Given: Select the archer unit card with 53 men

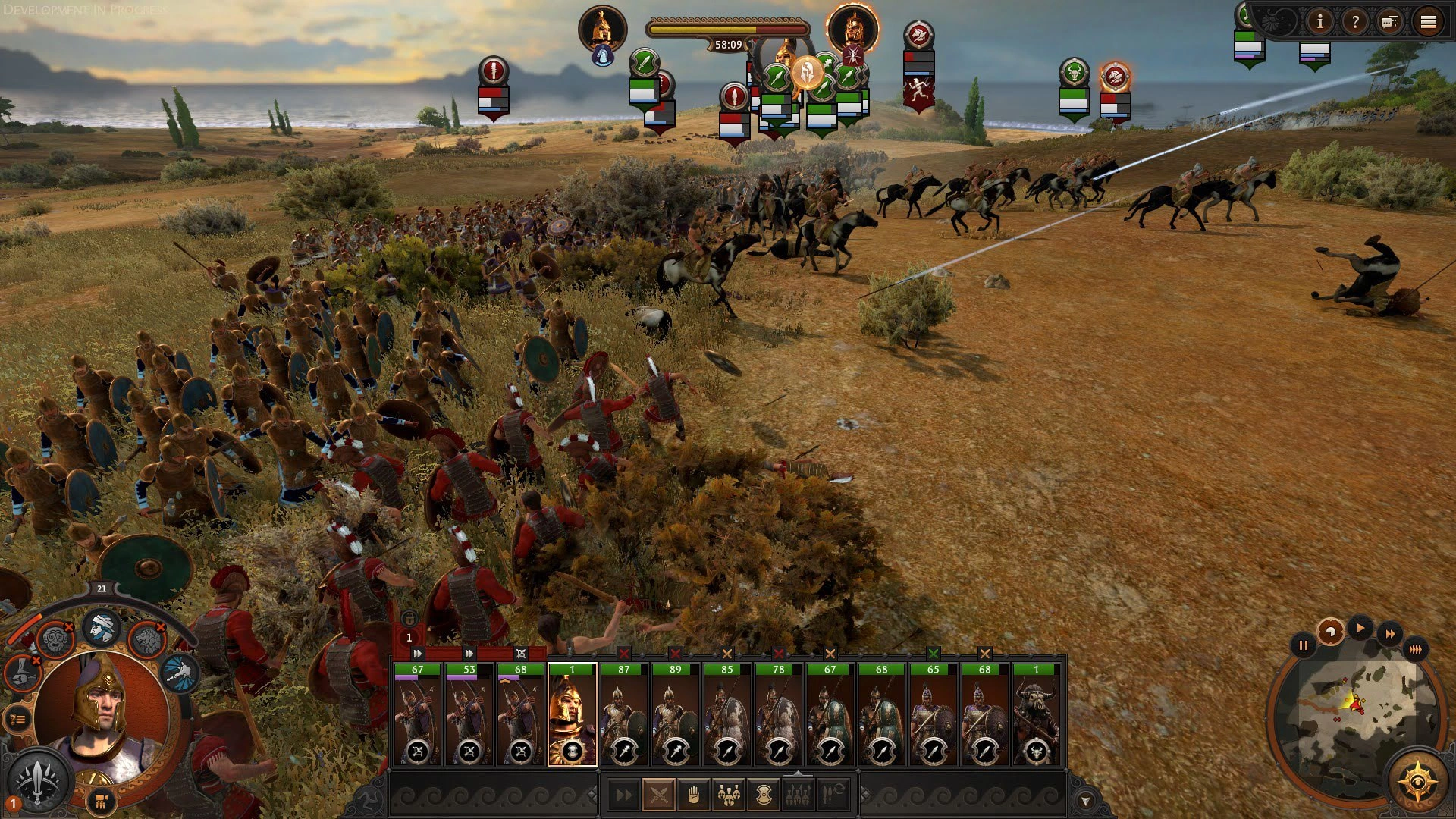Looking at the screenshot, I should coord(469,714).
